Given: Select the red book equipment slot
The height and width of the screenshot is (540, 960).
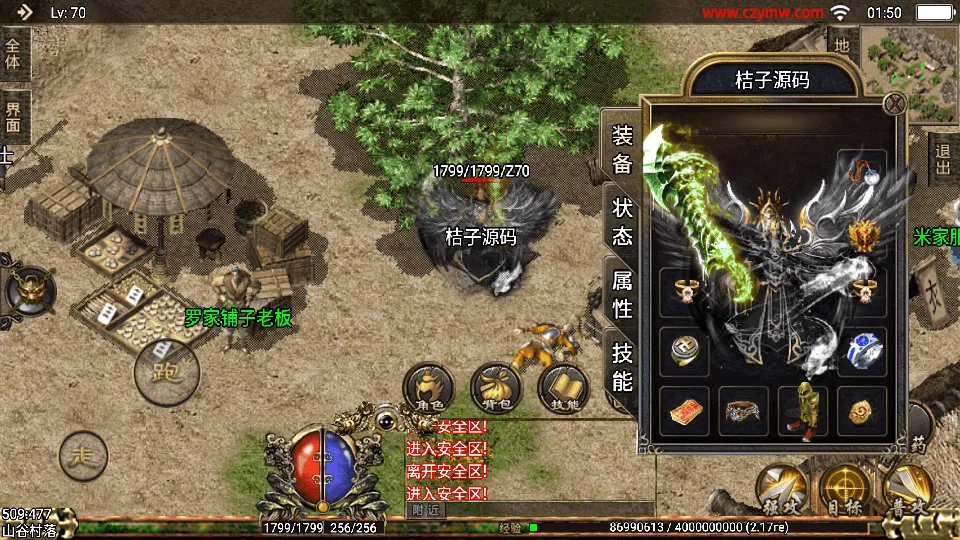Looking at the screenshot, I should coord(685,411).
